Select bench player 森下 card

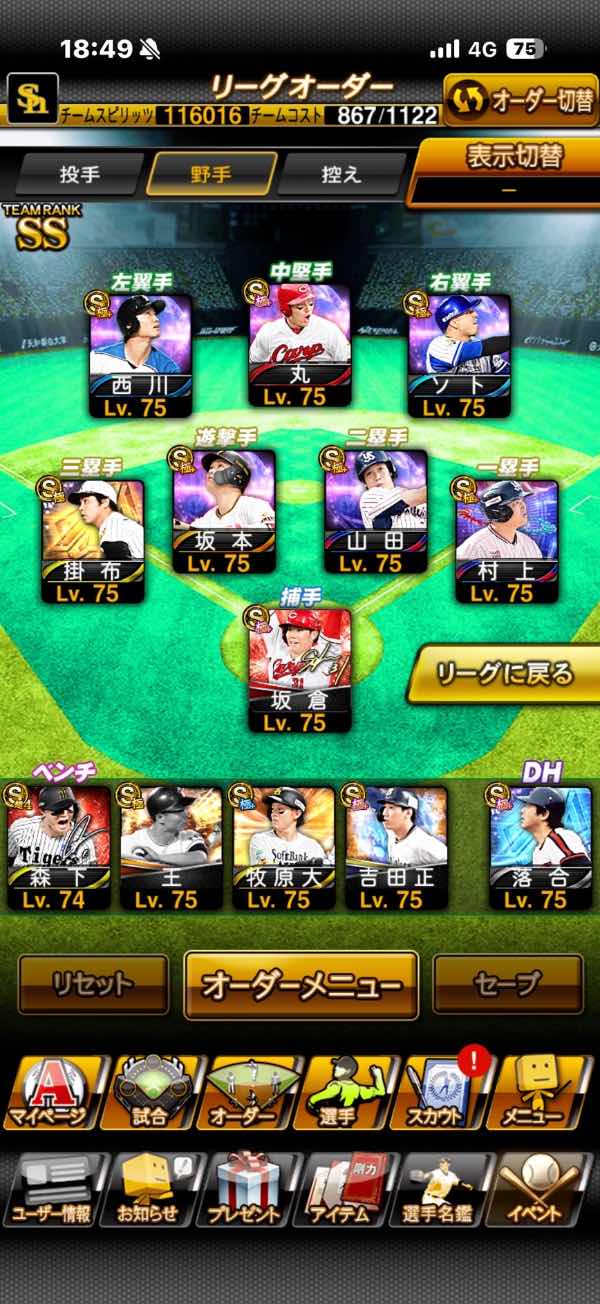point(59,848)
